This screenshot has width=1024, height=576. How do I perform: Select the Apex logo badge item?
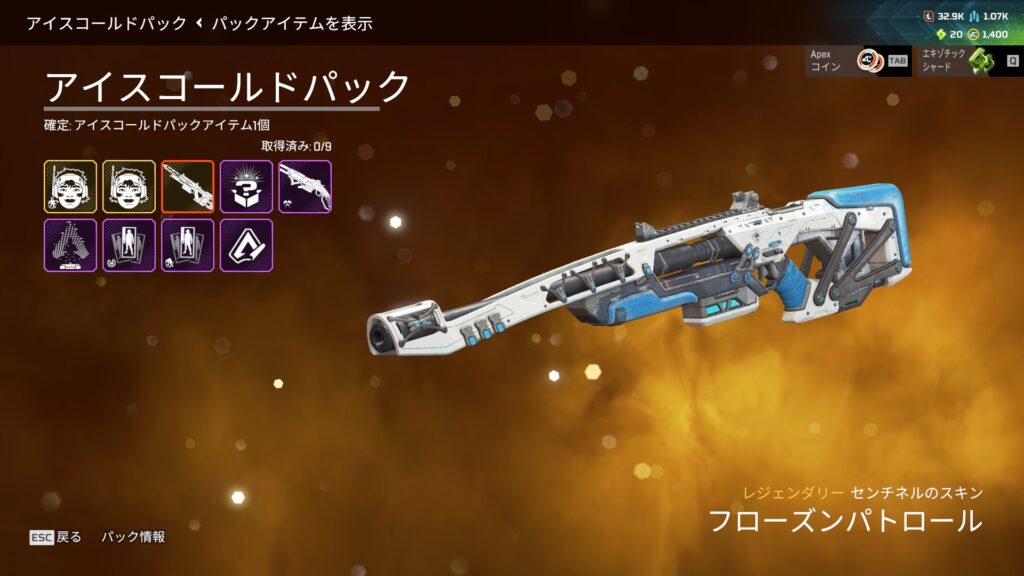246,245
